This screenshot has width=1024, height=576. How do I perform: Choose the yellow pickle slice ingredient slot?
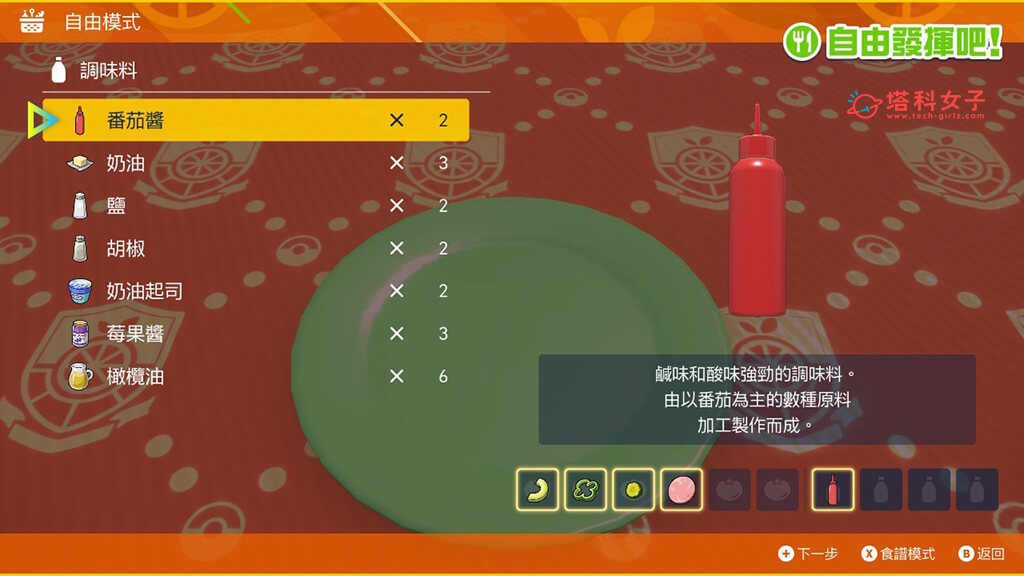coord(633,490)
